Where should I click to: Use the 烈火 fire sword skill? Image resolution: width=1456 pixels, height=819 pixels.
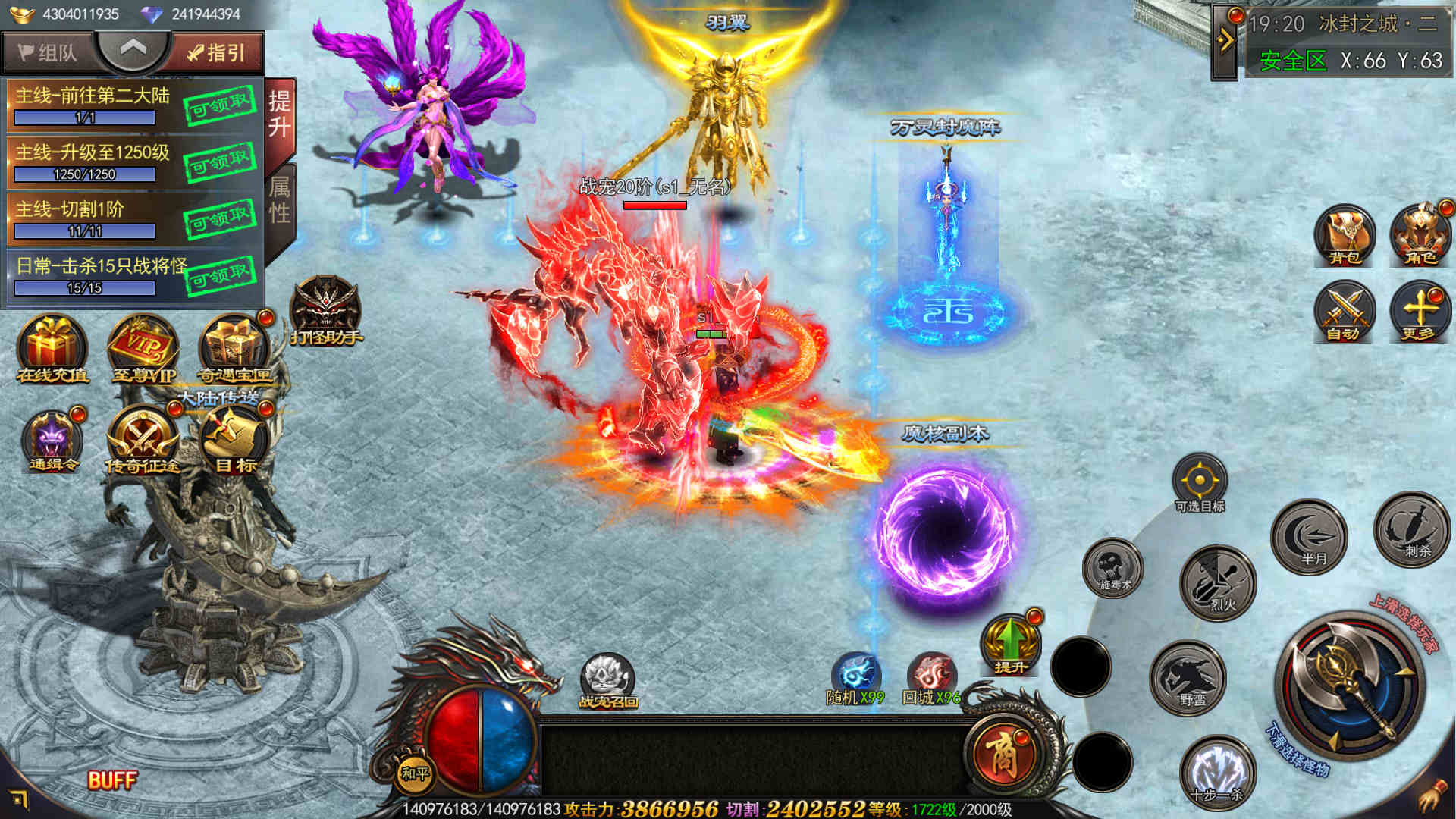pos(1219,582)
